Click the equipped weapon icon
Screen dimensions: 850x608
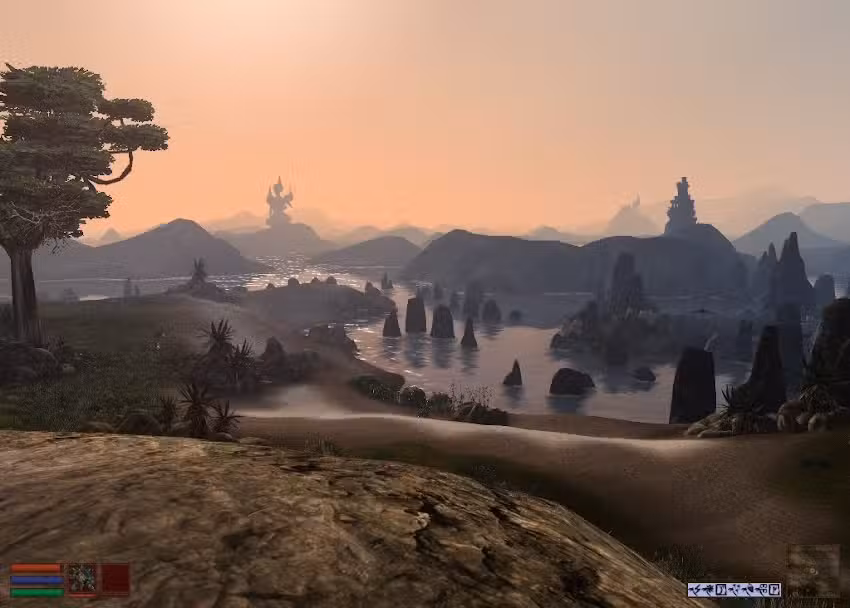(x=81, y=579)
